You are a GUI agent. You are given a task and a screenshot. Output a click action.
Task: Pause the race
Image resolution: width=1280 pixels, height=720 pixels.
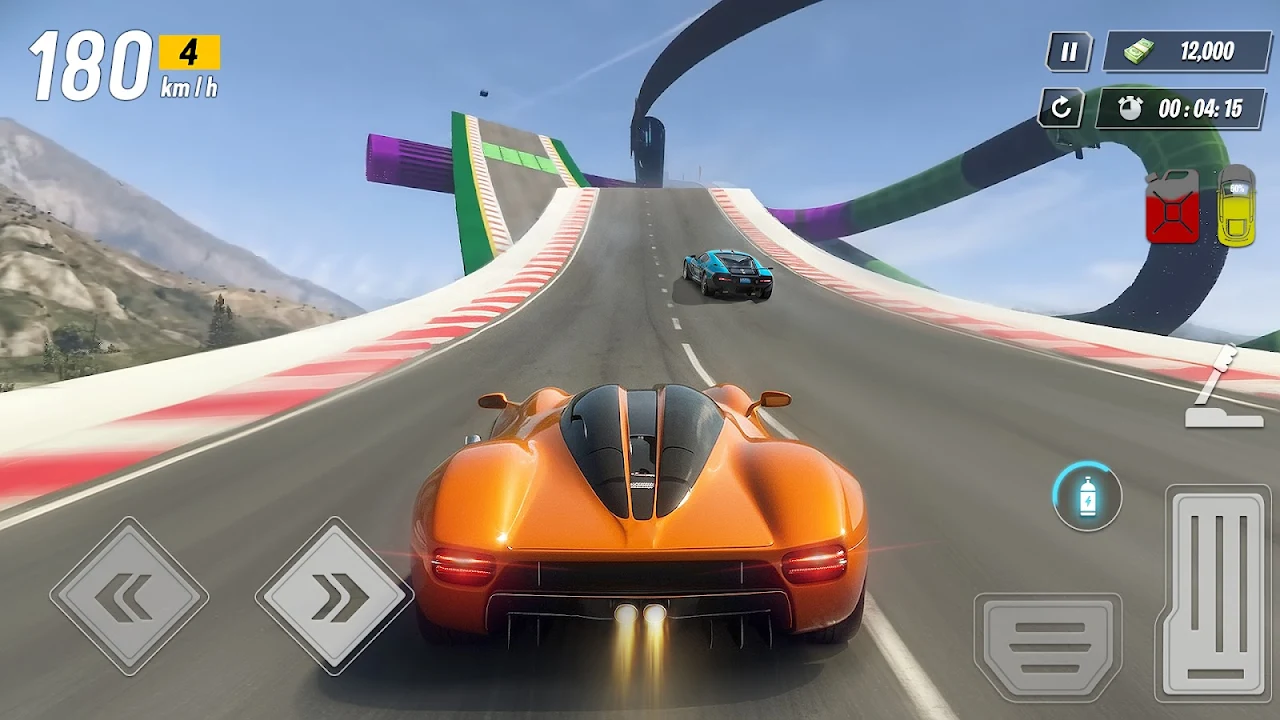coord(1069,52)
